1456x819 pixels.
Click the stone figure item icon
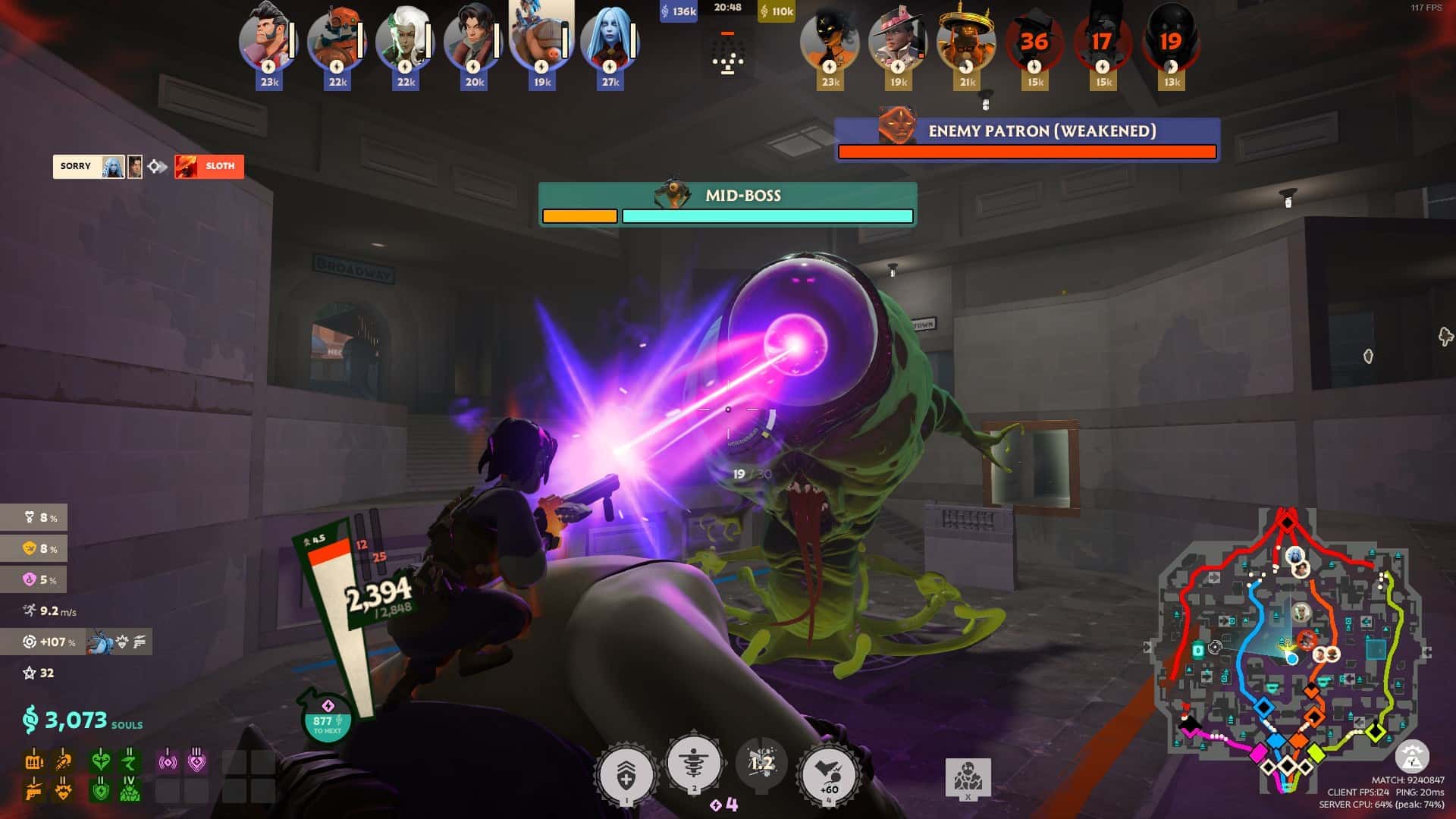tap(968, 777)
